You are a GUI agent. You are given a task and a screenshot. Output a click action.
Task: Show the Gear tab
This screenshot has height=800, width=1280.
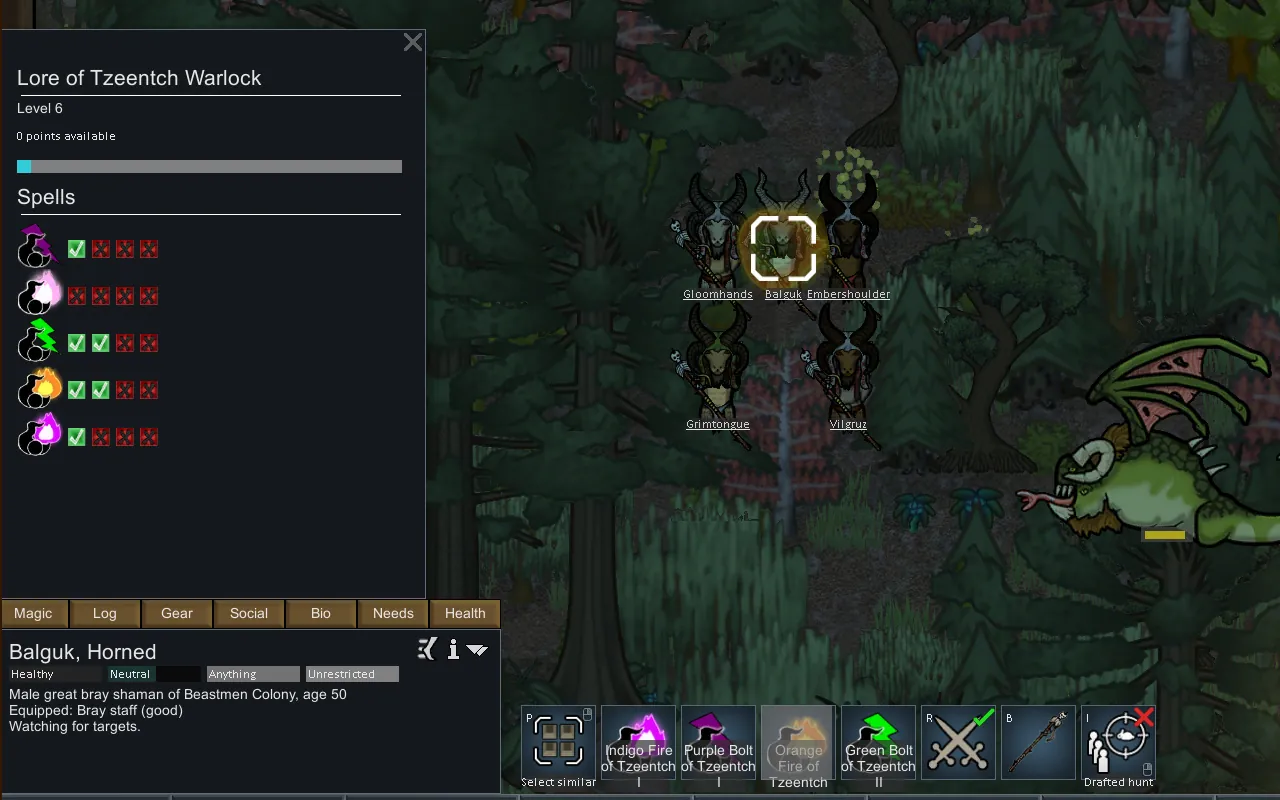177,613
